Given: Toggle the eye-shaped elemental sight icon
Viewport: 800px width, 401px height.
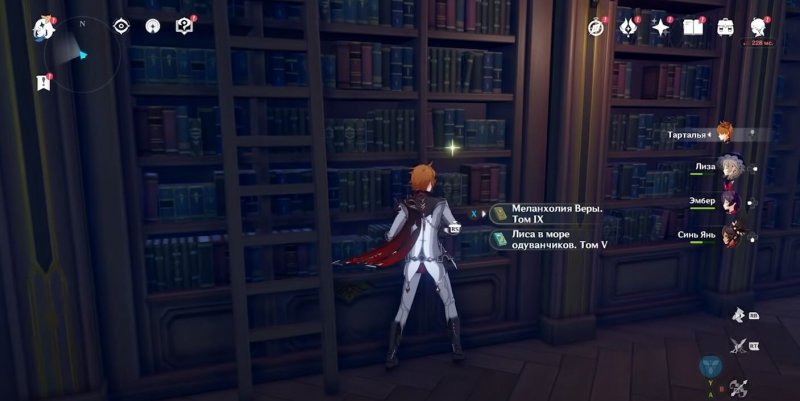Looking at the screenshot, I should (x=122, y=26).
